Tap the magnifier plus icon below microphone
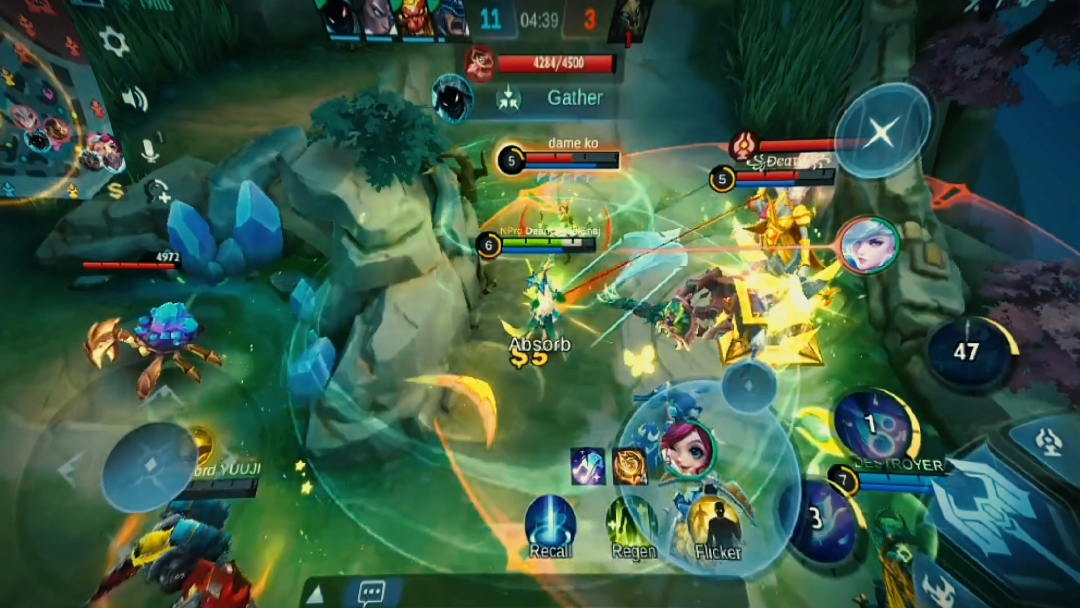This screenshot has height=608, width=1080. point(156,189)
